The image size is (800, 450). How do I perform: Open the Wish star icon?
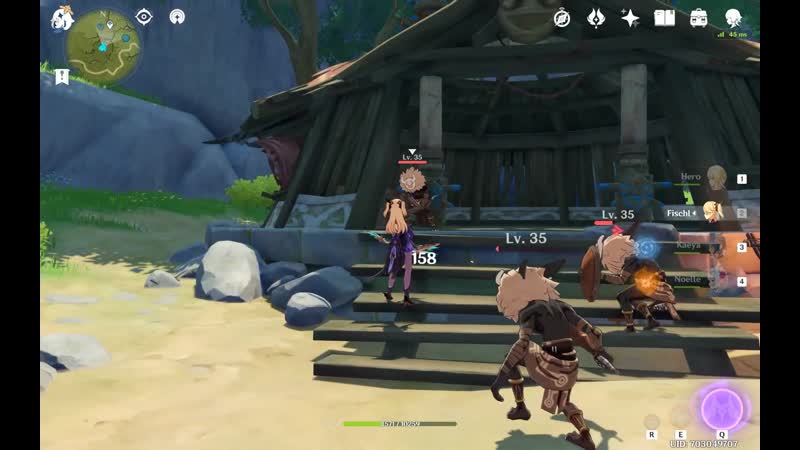tap(630, 18)
